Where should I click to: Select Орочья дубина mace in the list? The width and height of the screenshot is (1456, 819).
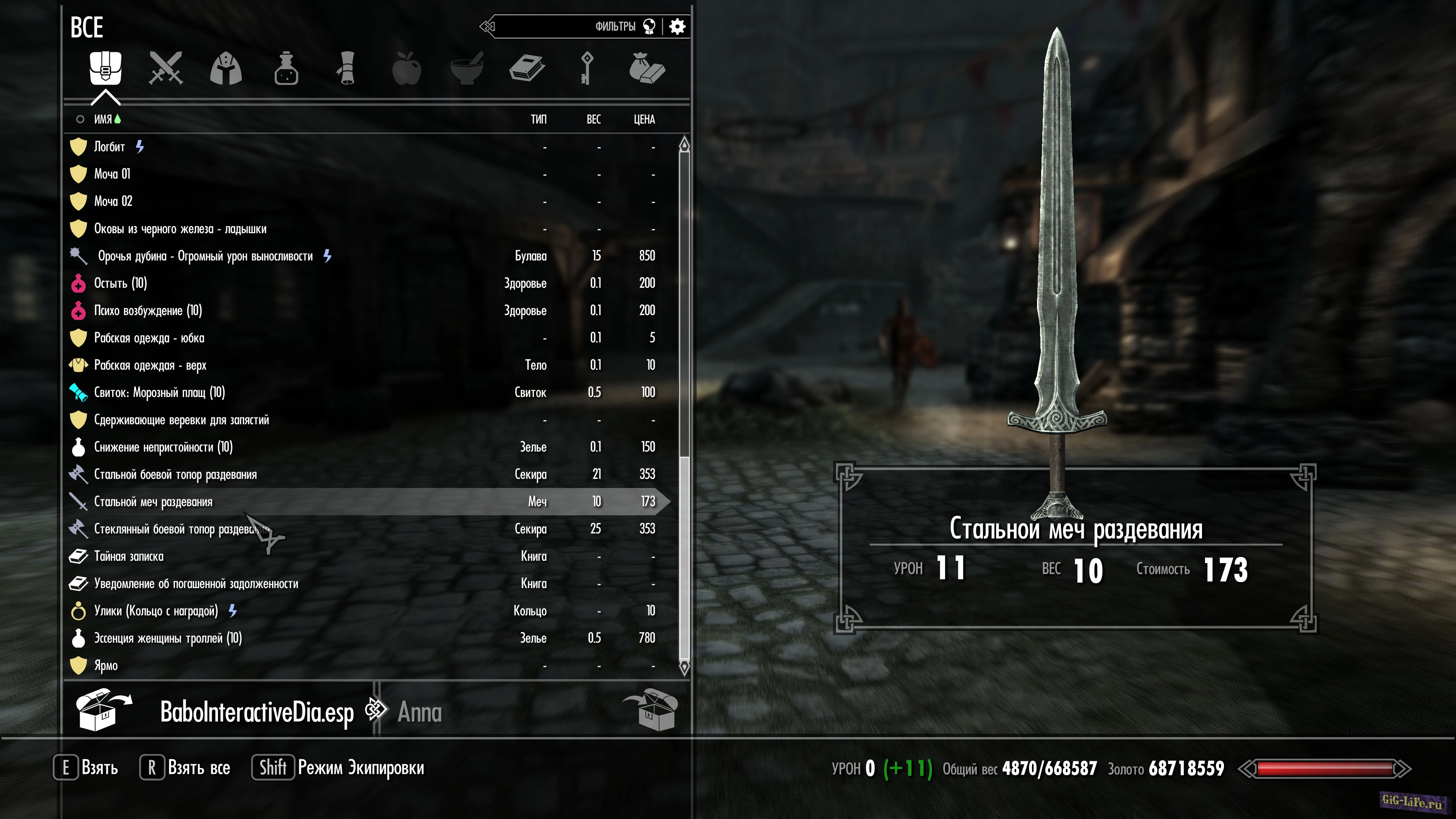[x=205, y=256]
